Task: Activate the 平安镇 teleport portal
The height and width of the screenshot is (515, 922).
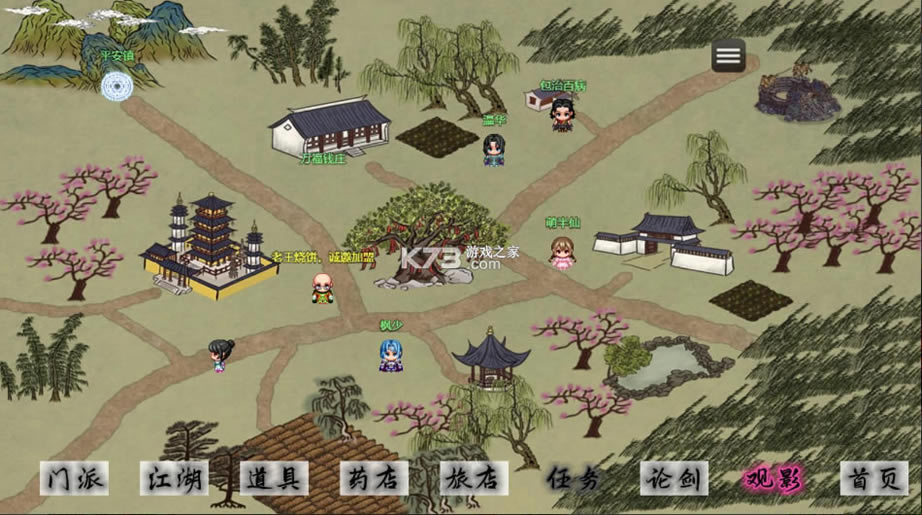Action: [117, 85]
